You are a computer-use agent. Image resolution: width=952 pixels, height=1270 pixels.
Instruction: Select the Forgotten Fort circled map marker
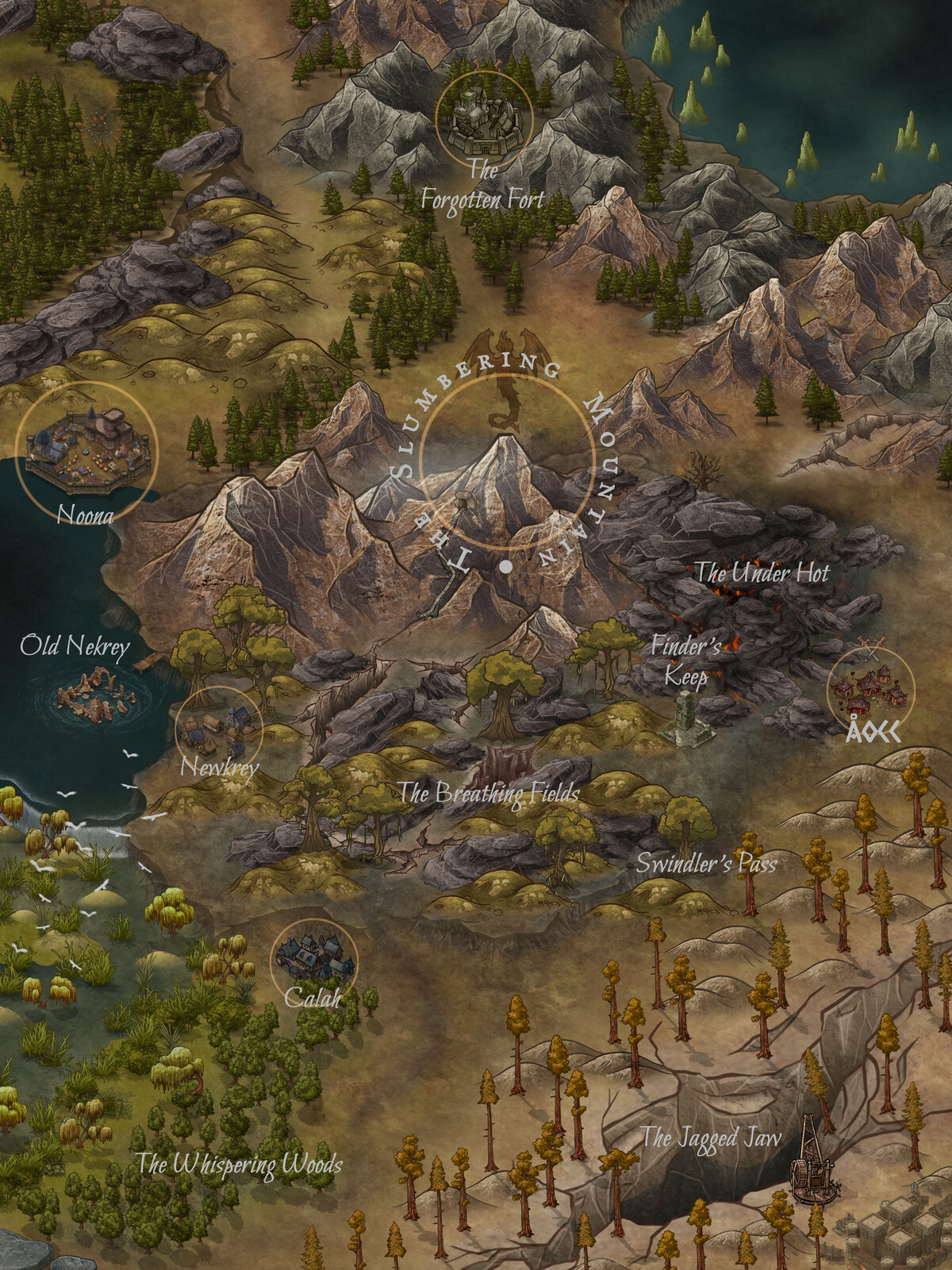tap(483, 117)
